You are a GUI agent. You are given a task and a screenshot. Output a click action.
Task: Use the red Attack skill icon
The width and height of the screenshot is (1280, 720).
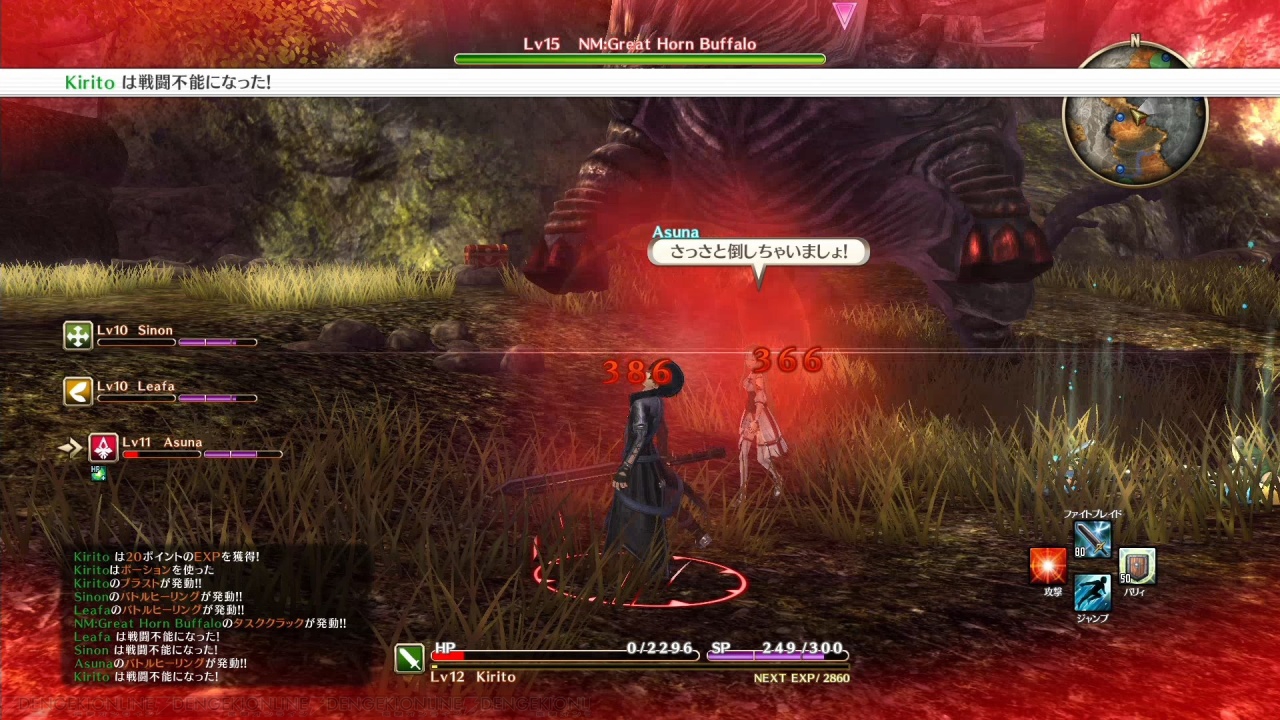[x=1048, y=566]
